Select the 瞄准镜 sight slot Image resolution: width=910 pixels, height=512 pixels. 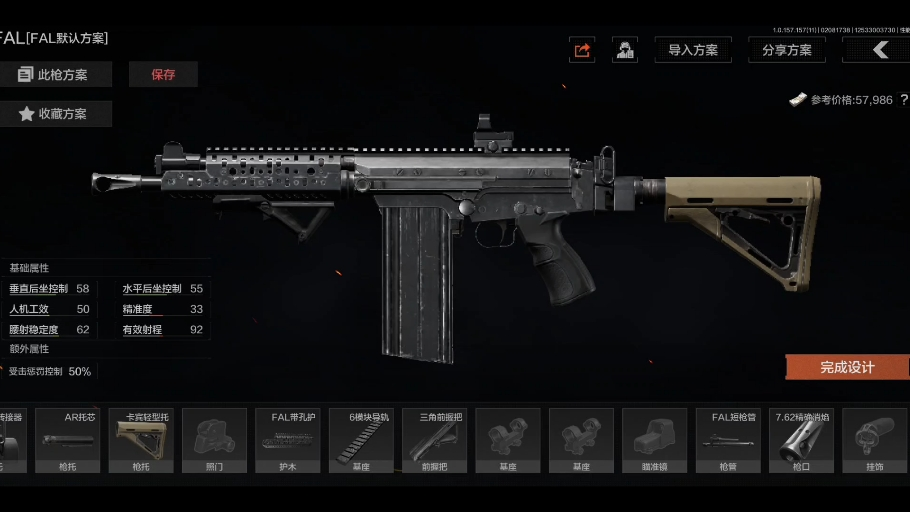[654, 440]
